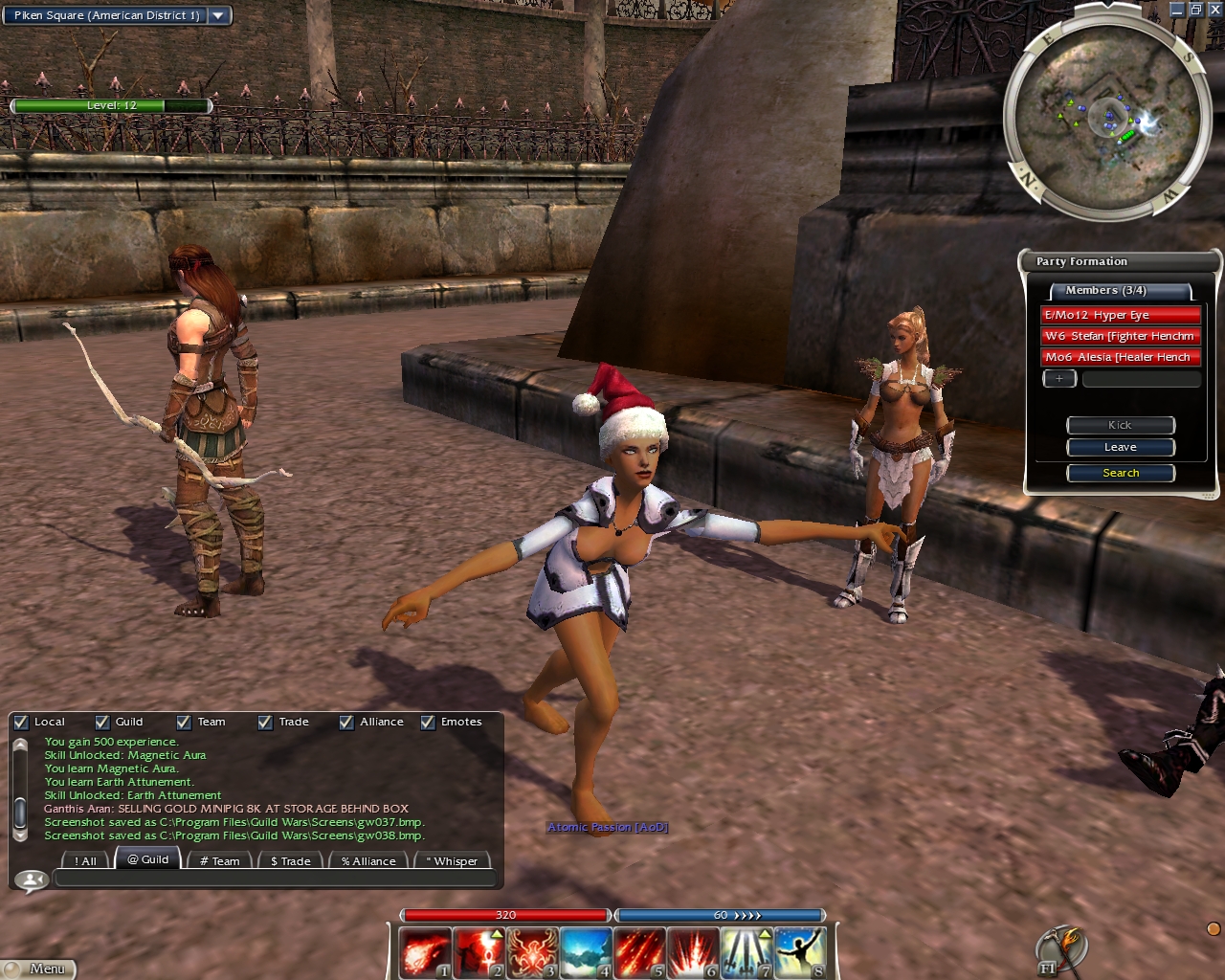Open the Menu button

coord(38,969)
